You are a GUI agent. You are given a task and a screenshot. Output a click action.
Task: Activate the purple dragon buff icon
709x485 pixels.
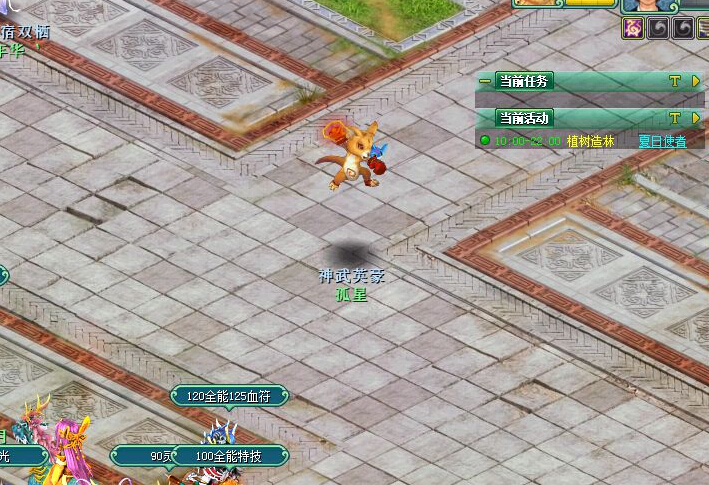[x=633, y=27]
